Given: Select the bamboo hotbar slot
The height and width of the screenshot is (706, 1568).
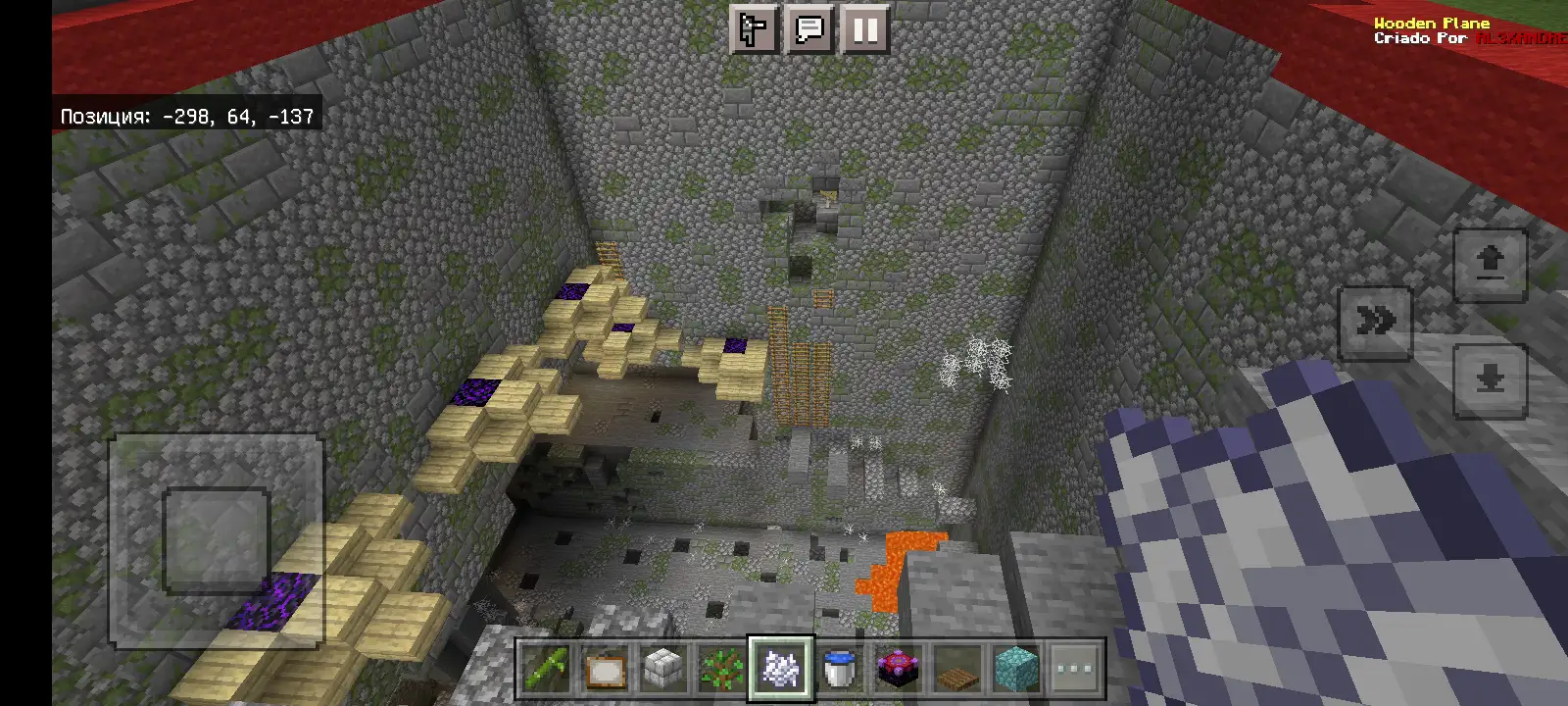Looking at the screenshot, I should [546, 670].
